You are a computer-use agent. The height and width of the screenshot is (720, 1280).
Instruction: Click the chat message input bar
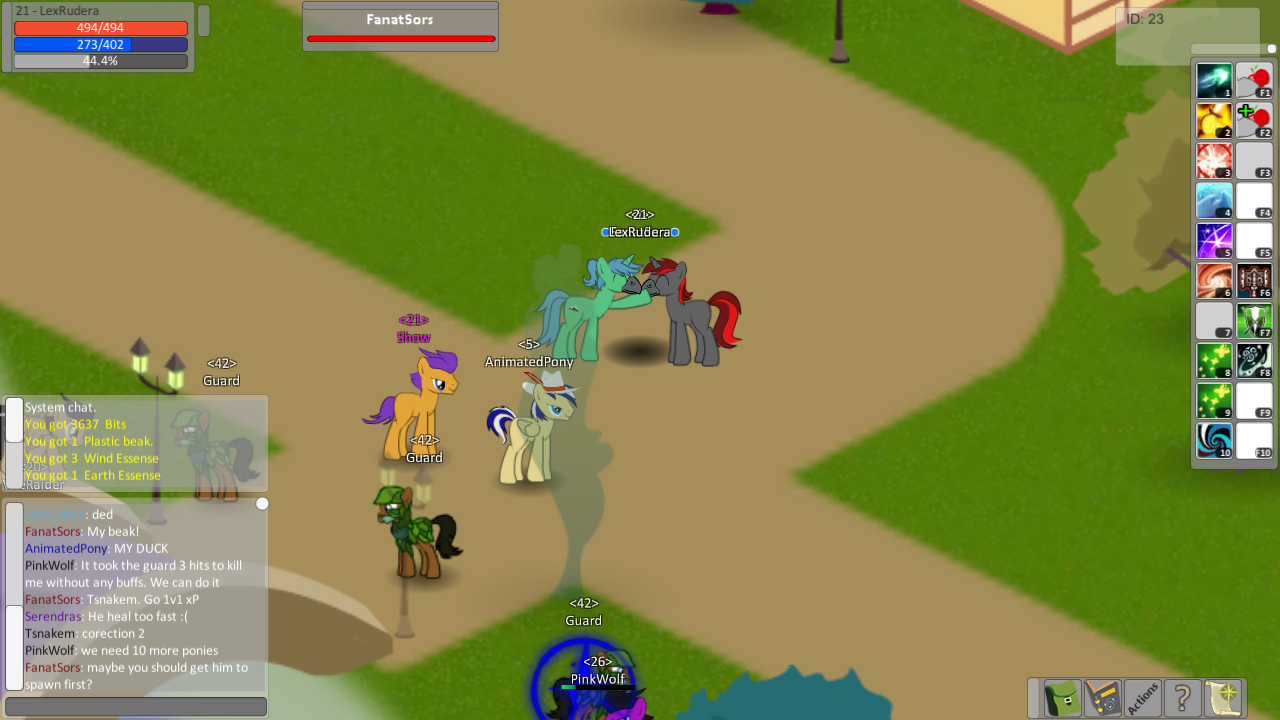[x=135, y=706]
